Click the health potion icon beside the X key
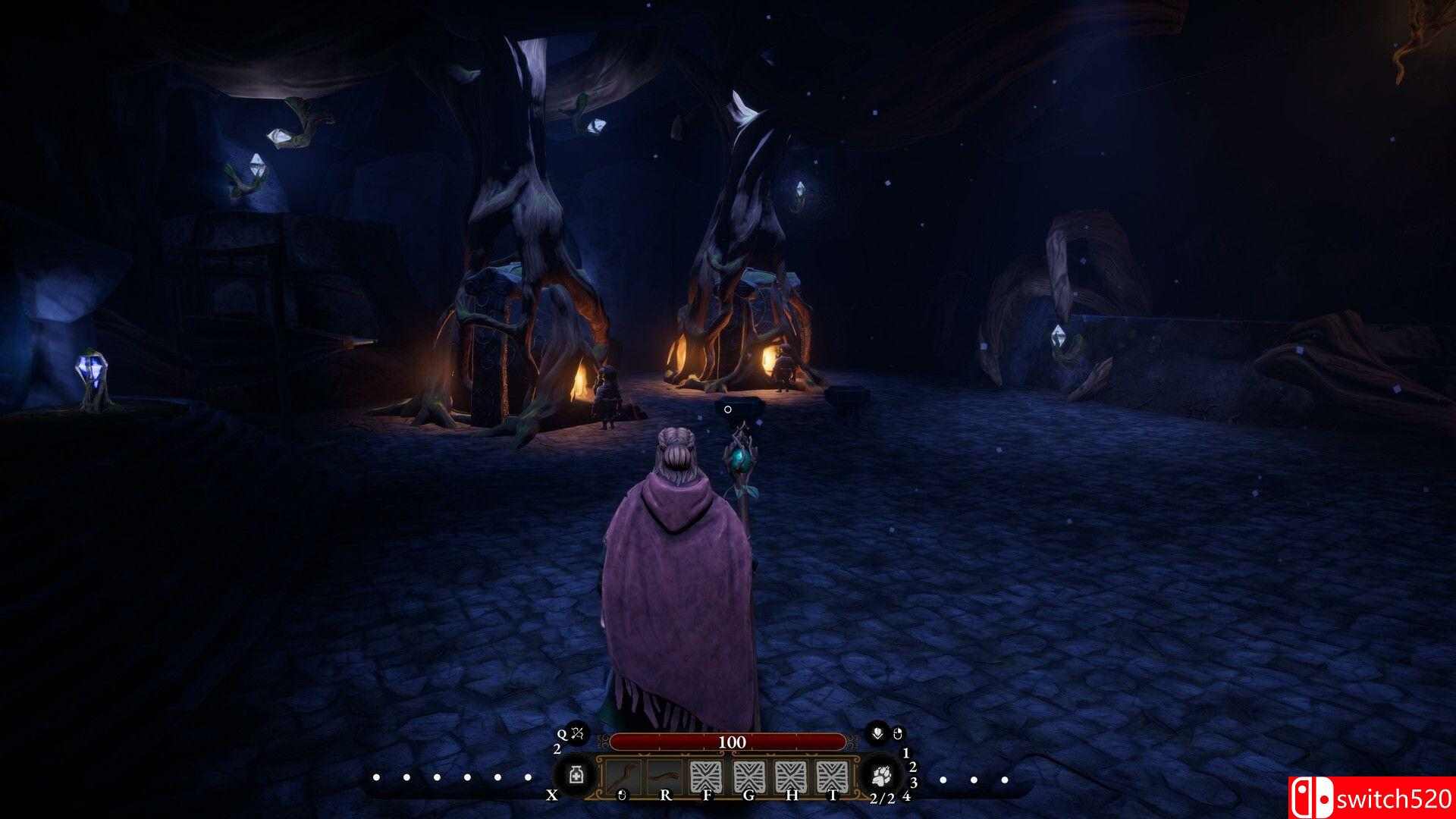 coord(576,776)
